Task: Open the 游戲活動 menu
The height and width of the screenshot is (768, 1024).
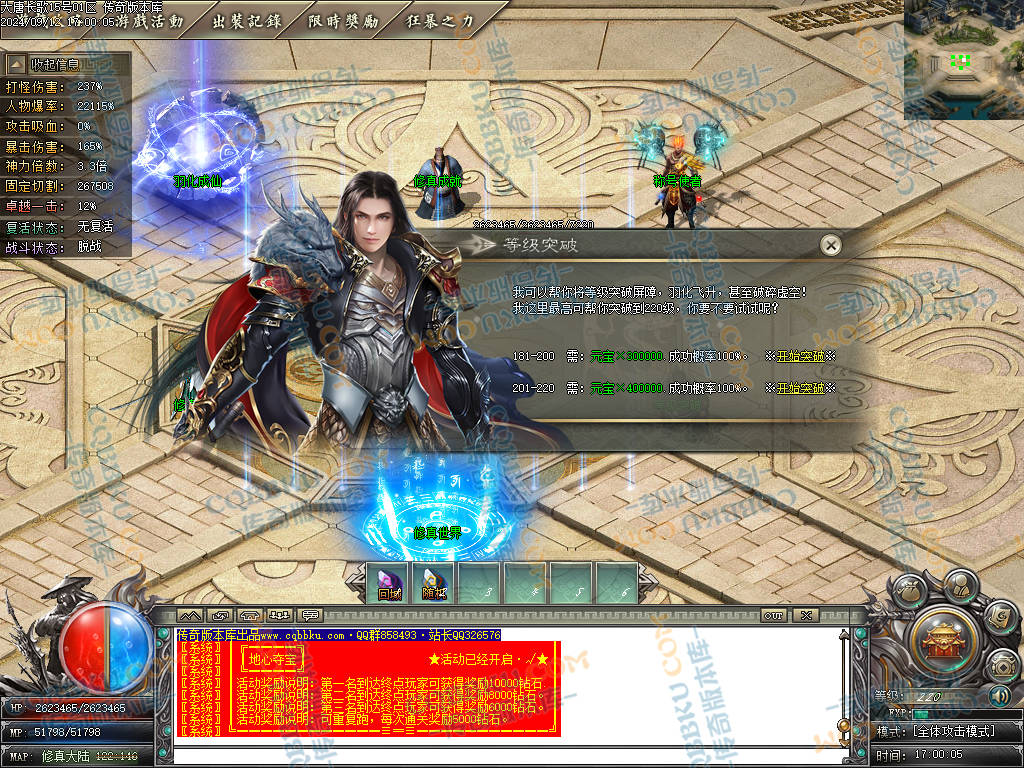Action: point(150,21)
